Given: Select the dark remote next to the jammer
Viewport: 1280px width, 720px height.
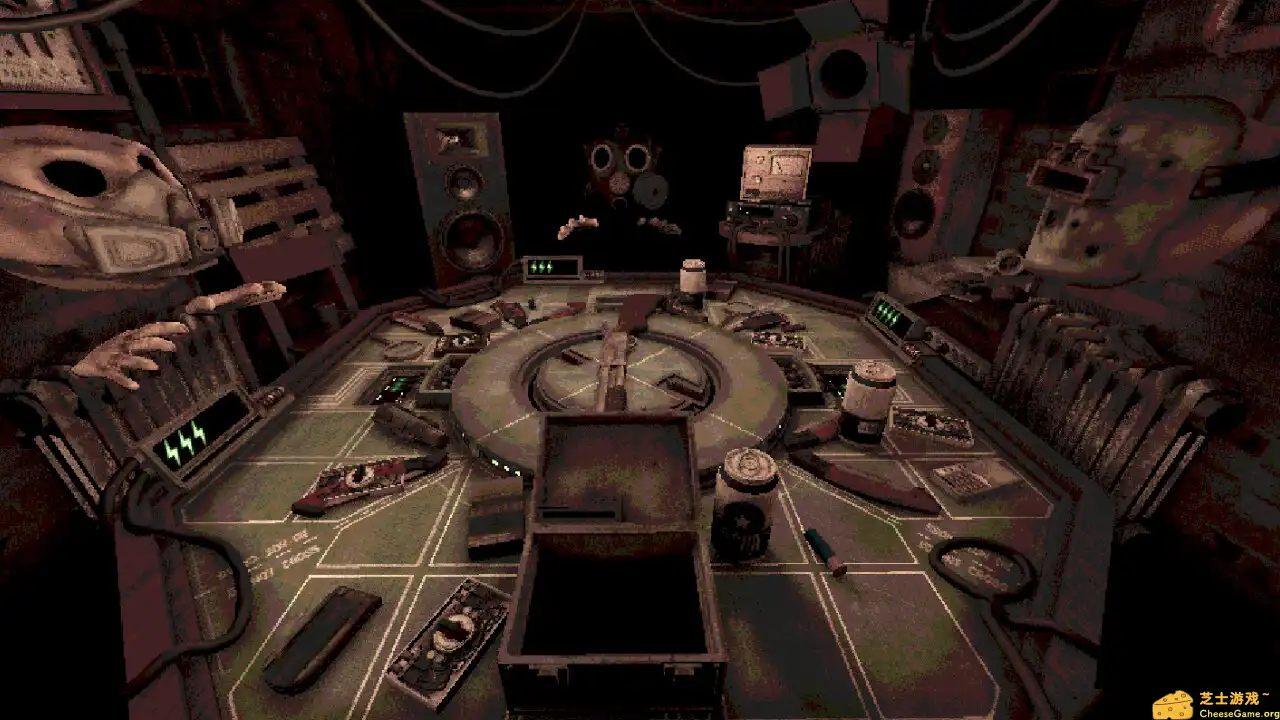Looking at the screenshot, I should (323, 636).
